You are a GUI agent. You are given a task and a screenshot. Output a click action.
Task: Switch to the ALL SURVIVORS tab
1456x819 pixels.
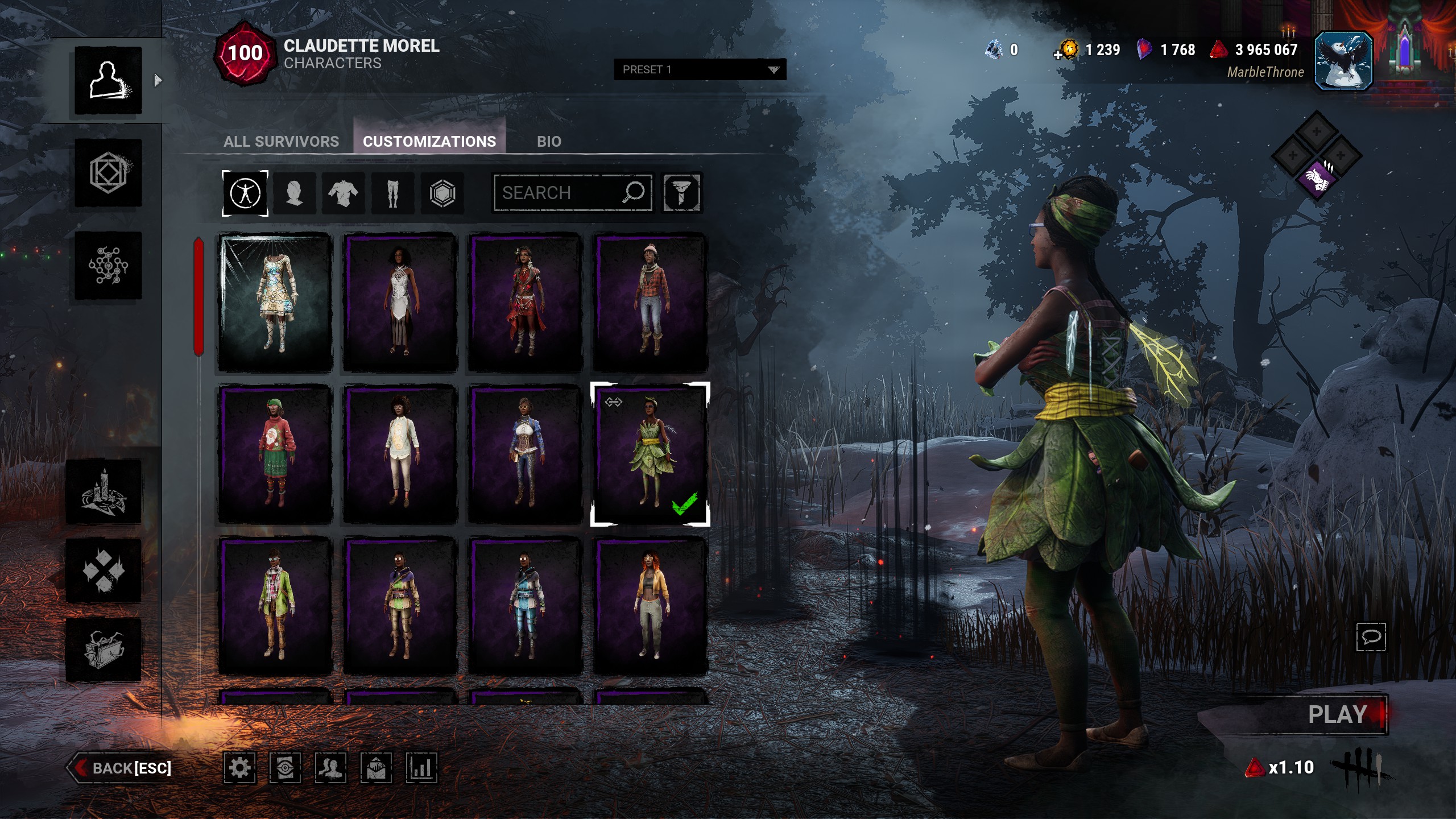[281, 141]
